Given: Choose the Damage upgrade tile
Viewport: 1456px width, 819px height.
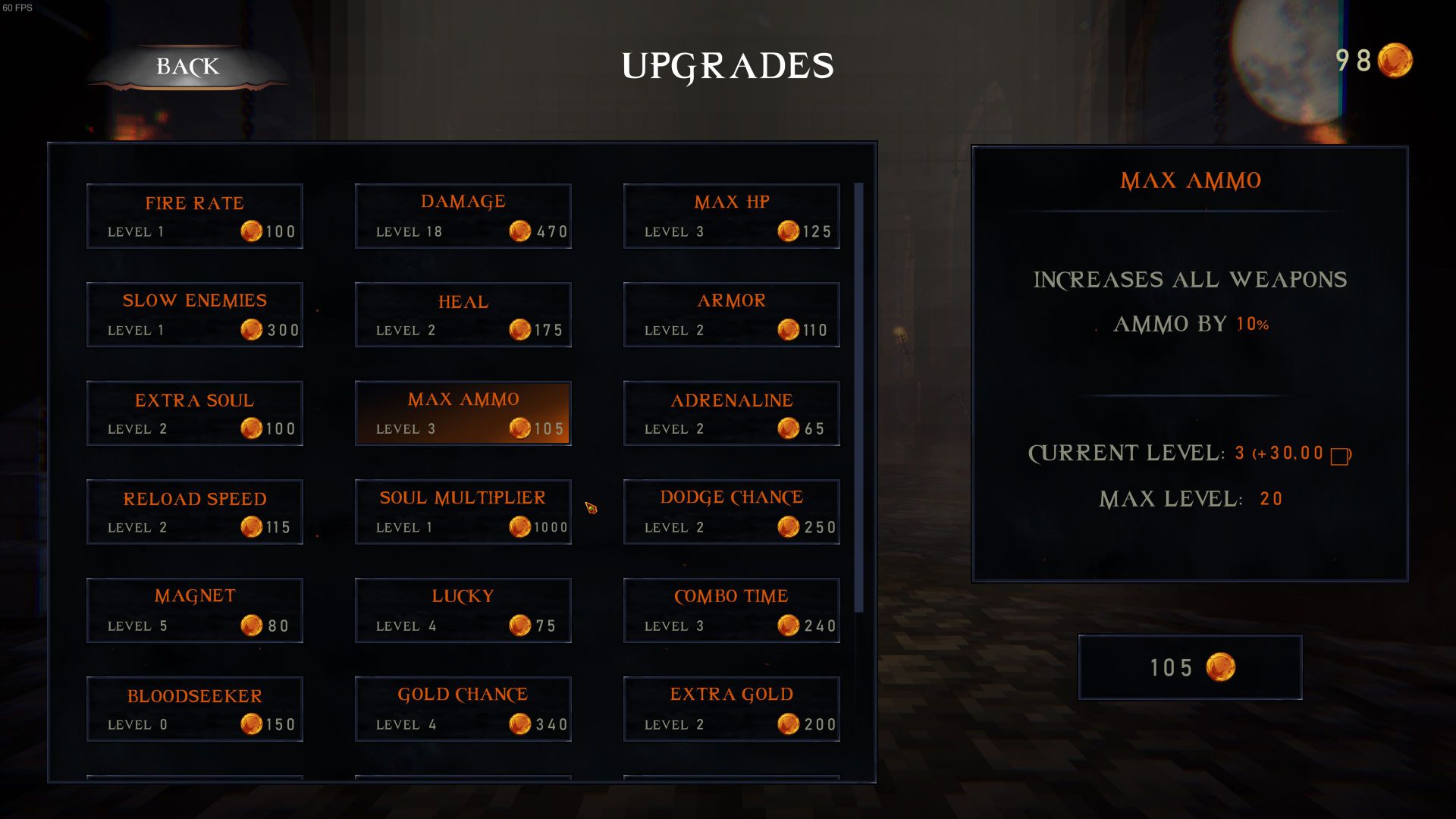Looking at the screenshot, I should [x=463, y=216].
